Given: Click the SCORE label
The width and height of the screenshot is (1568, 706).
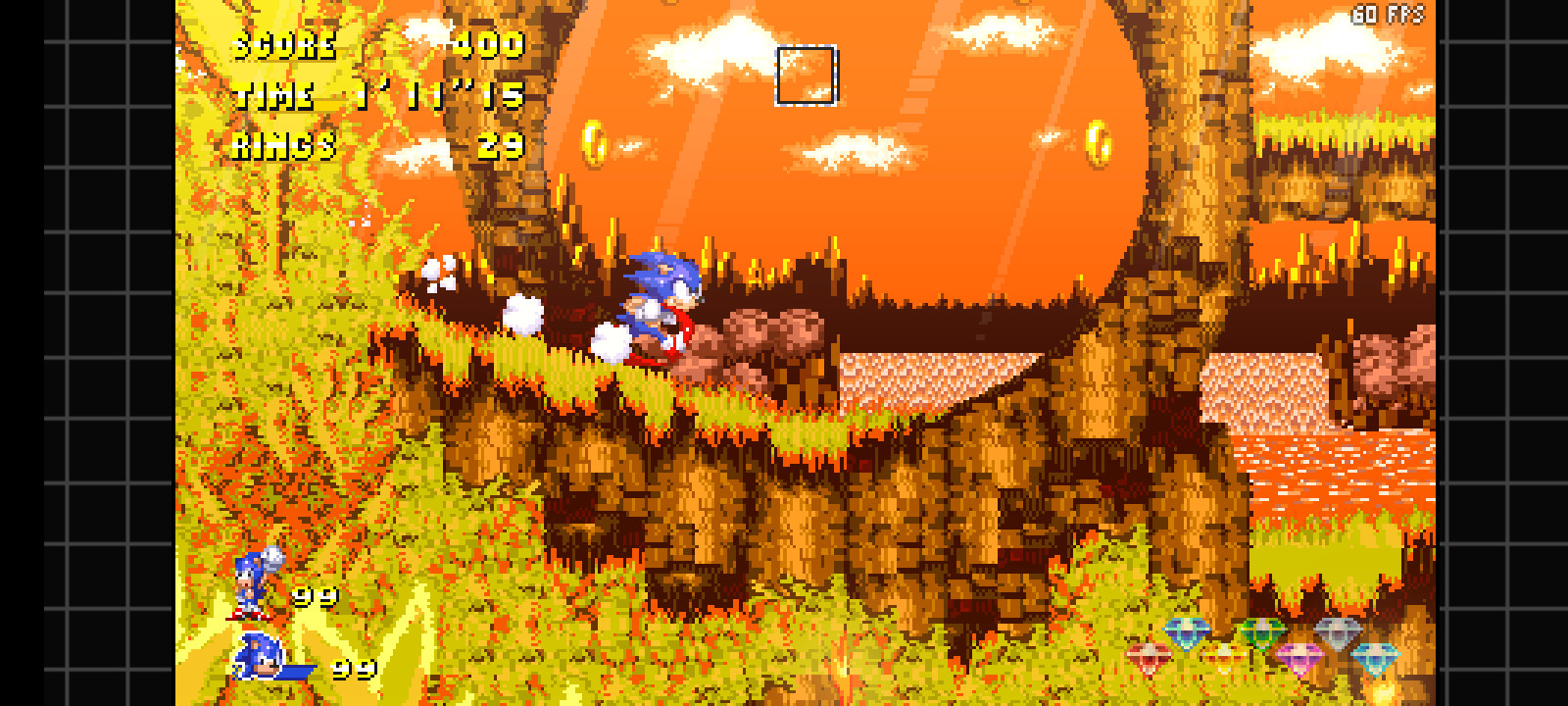Looking at the screenshot, I should 282,45.
